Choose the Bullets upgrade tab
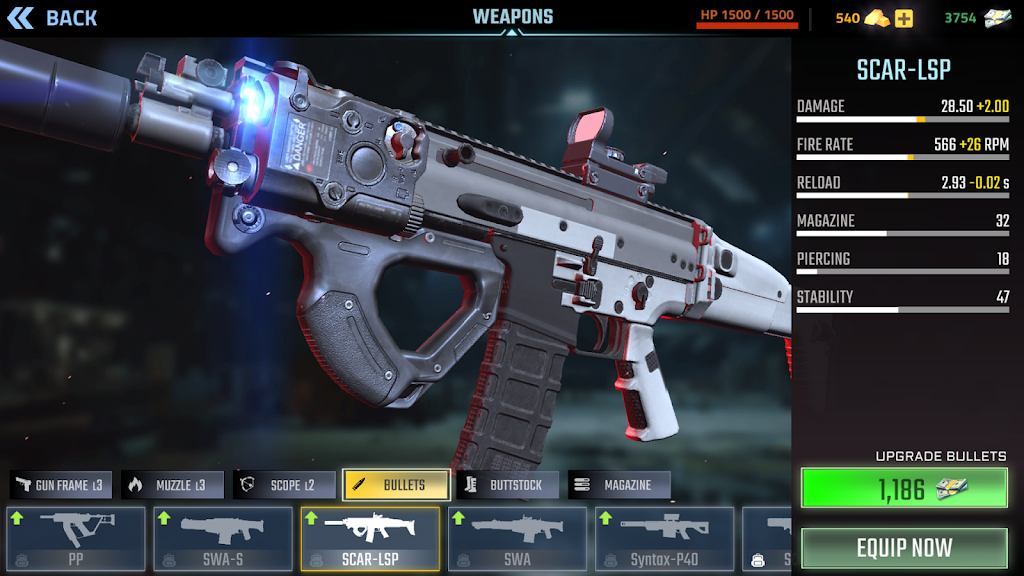 [x=396, y=485]
